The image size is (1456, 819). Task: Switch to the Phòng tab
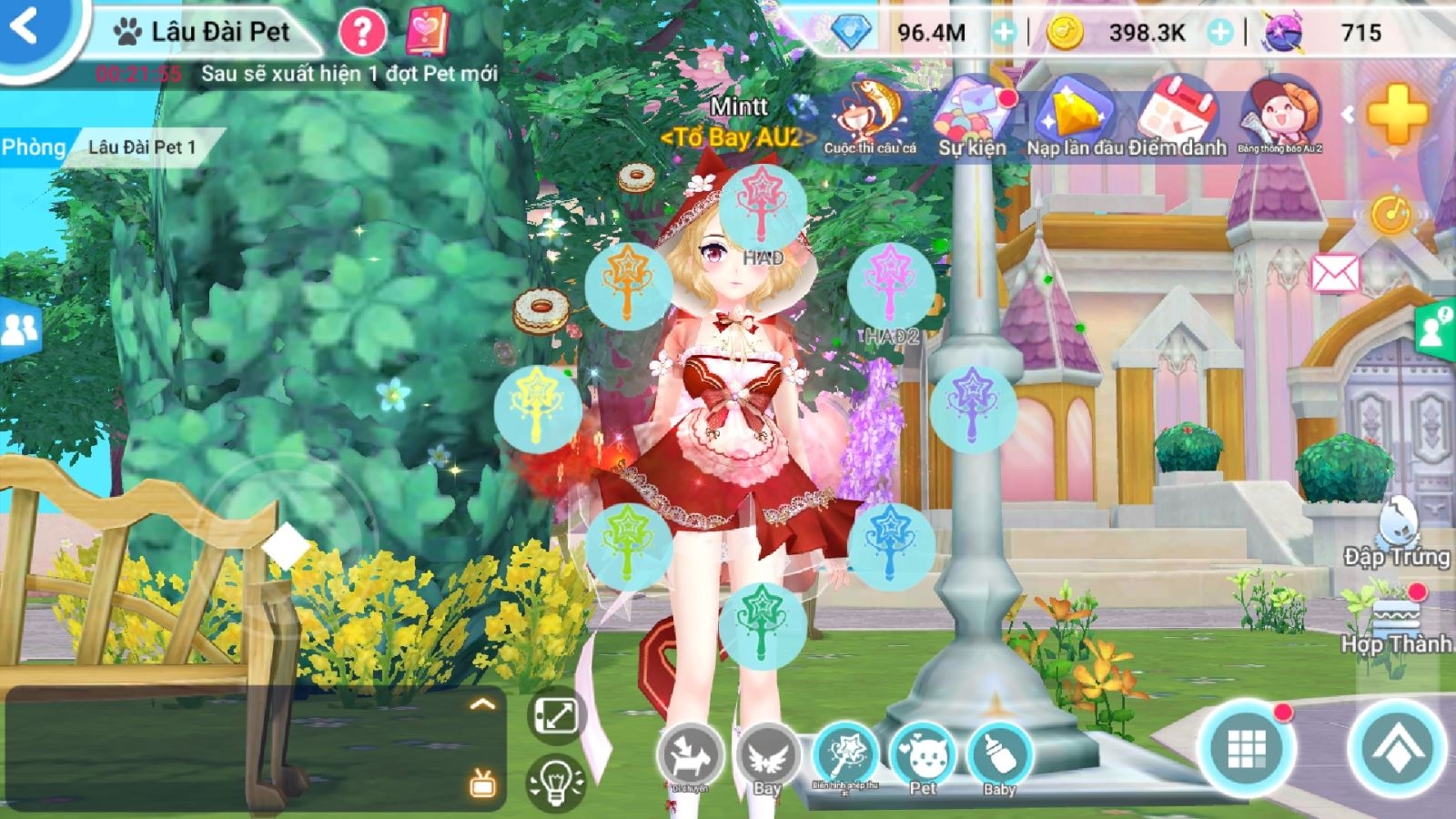[35, 147]
